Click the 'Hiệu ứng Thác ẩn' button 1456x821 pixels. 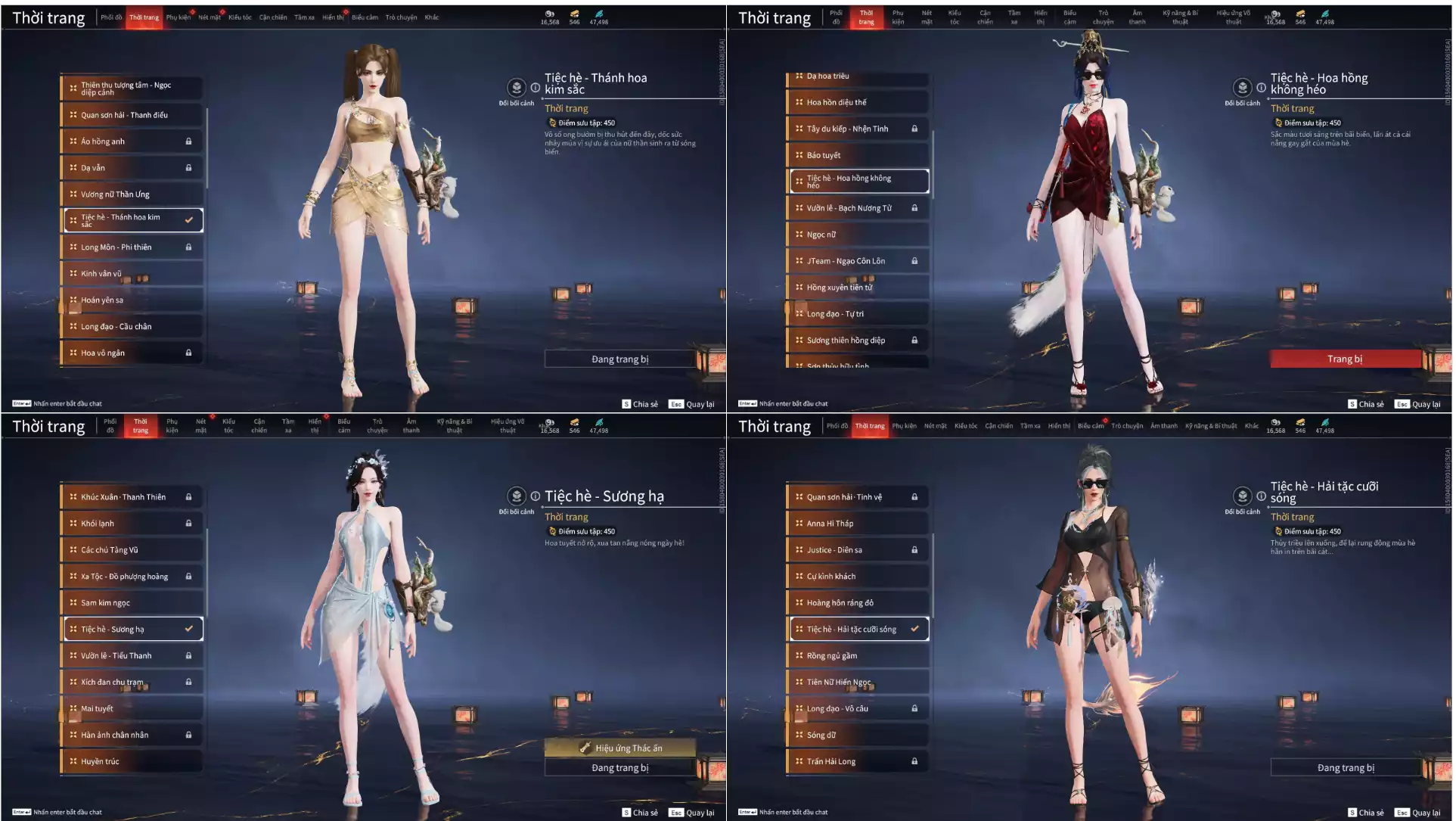(619, 748)
